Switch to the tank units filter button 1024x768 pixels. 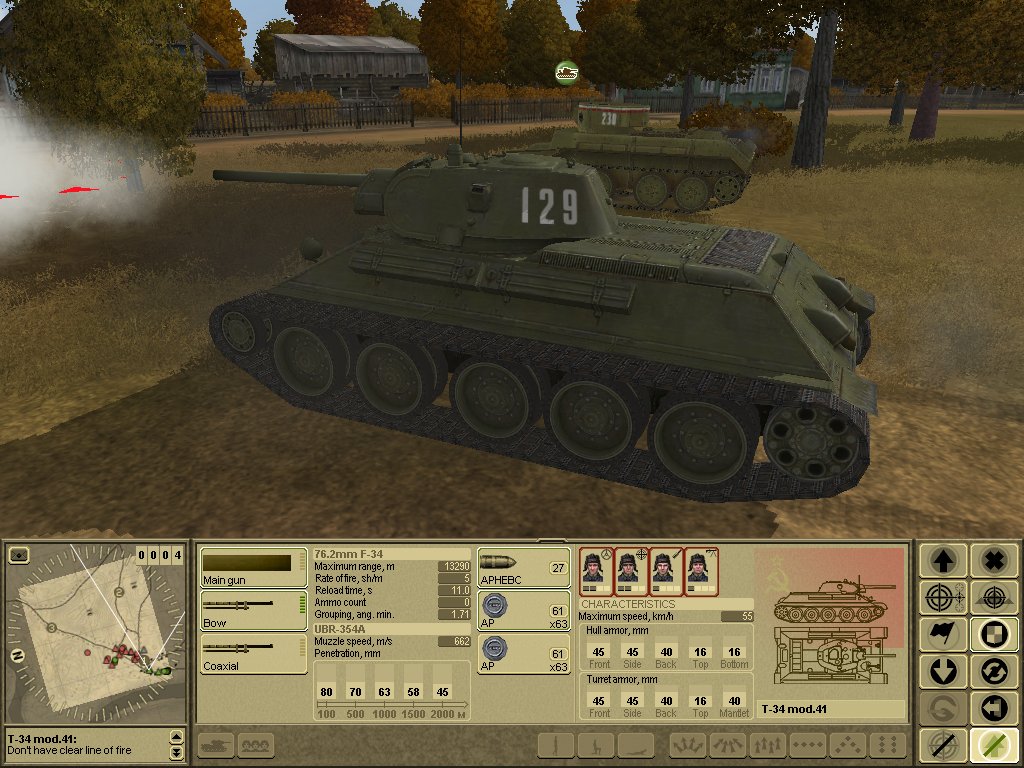[216, 745]
